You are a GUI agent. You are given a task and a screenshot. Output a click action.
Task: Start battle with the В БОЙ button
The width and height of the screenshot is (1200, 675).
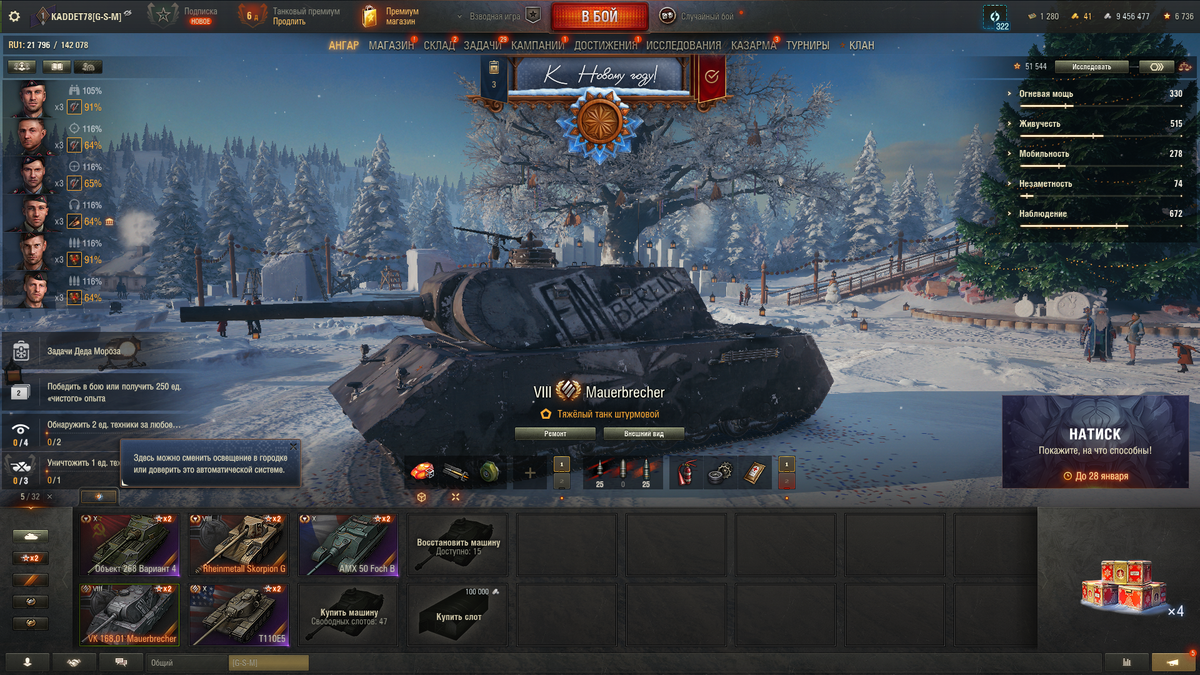coord(598,16)
